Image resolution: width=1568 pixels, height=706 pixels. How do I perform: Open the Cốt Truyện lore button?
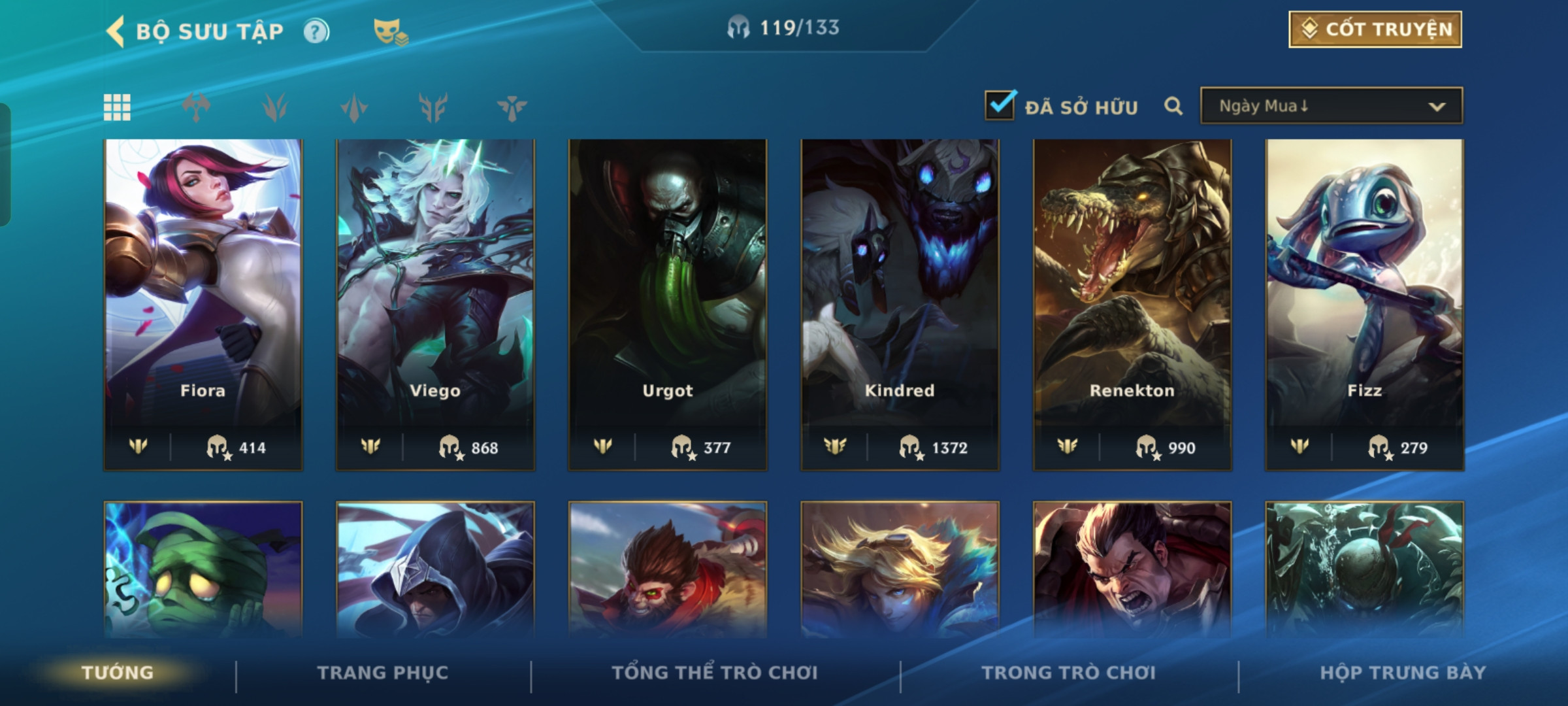(x=1375, y=29)
